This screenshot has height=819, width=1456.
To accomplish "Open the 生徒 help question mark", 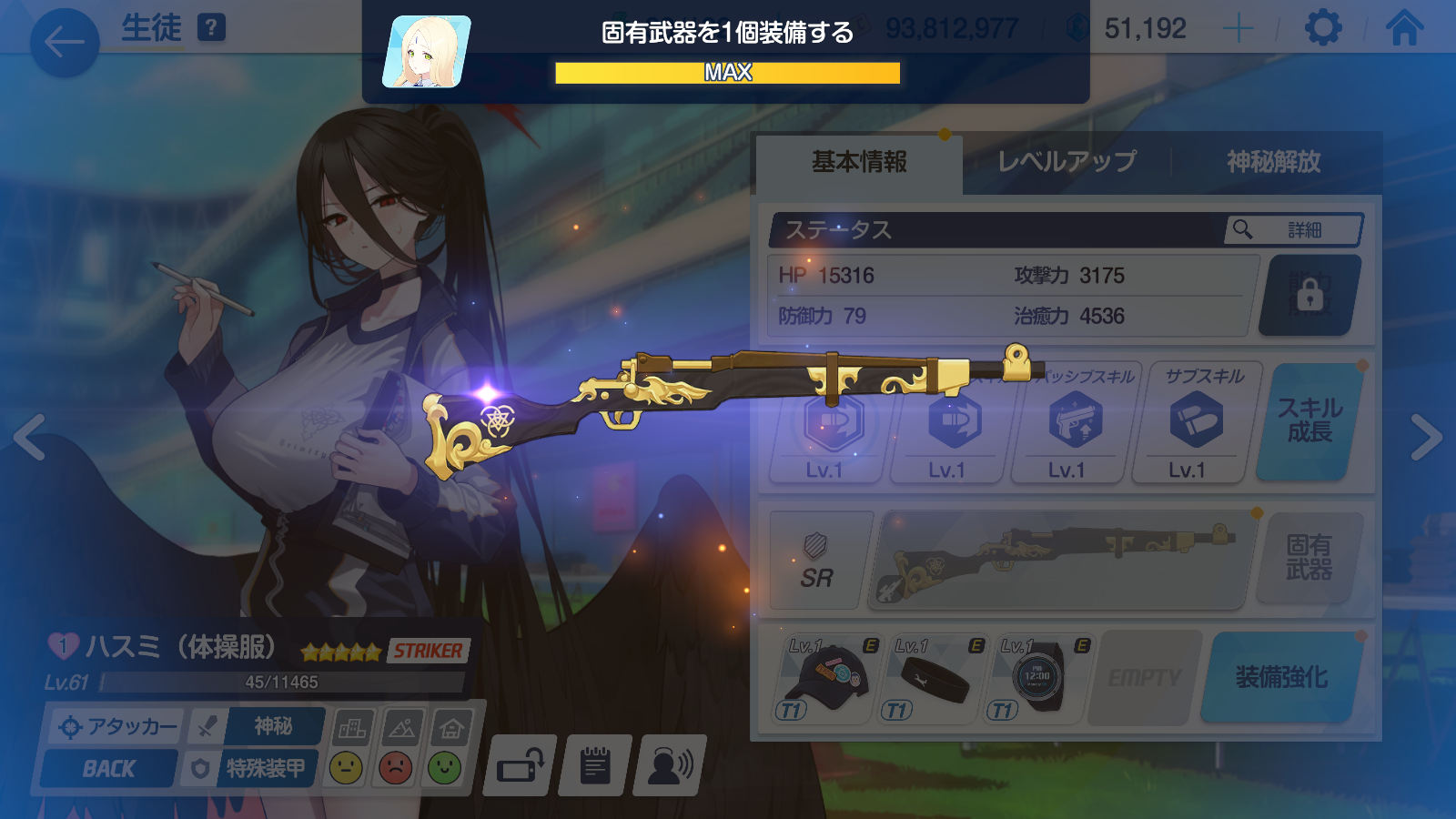I will click(211, 27).
